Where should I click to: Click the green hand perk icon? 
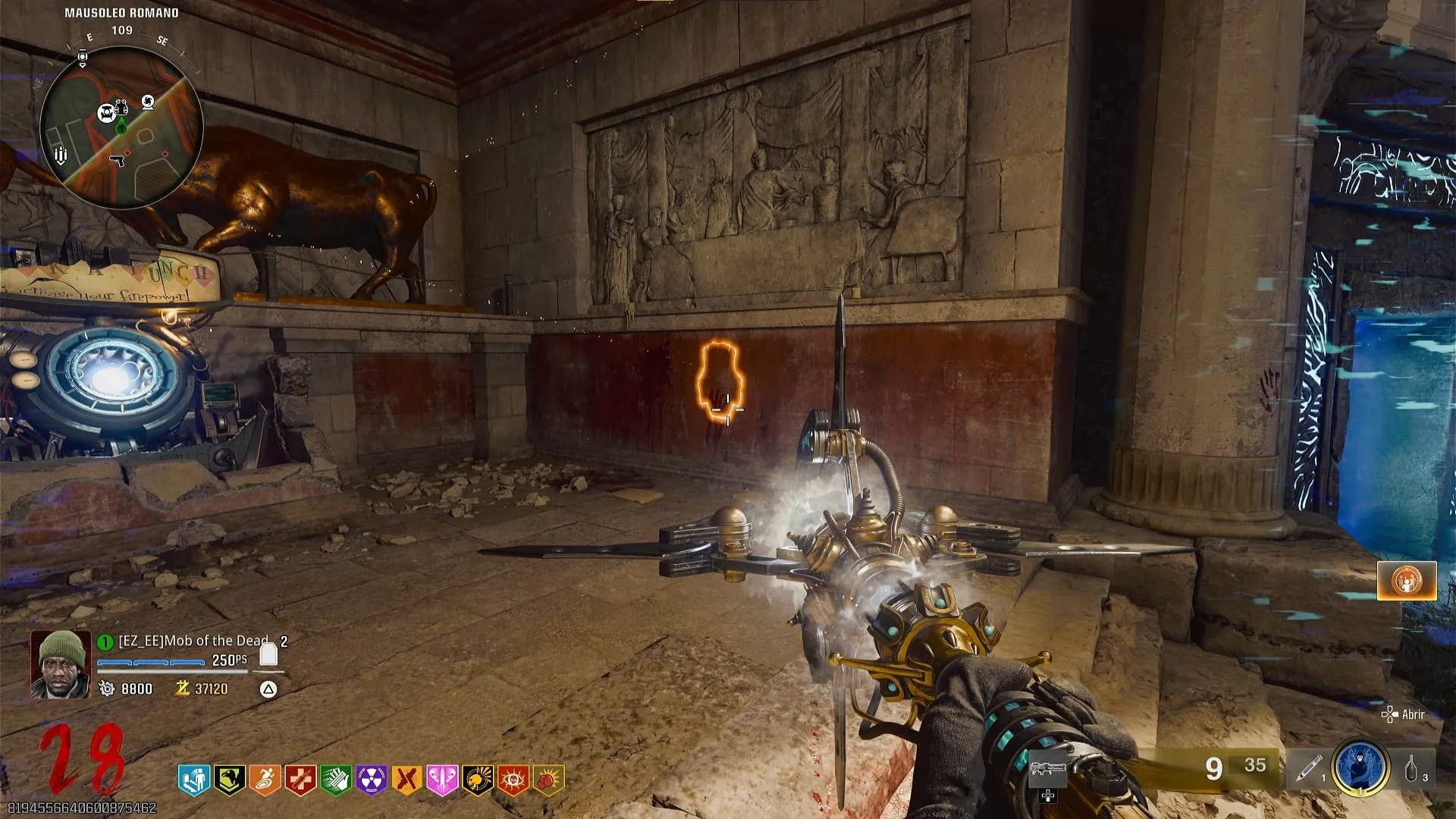336,780
